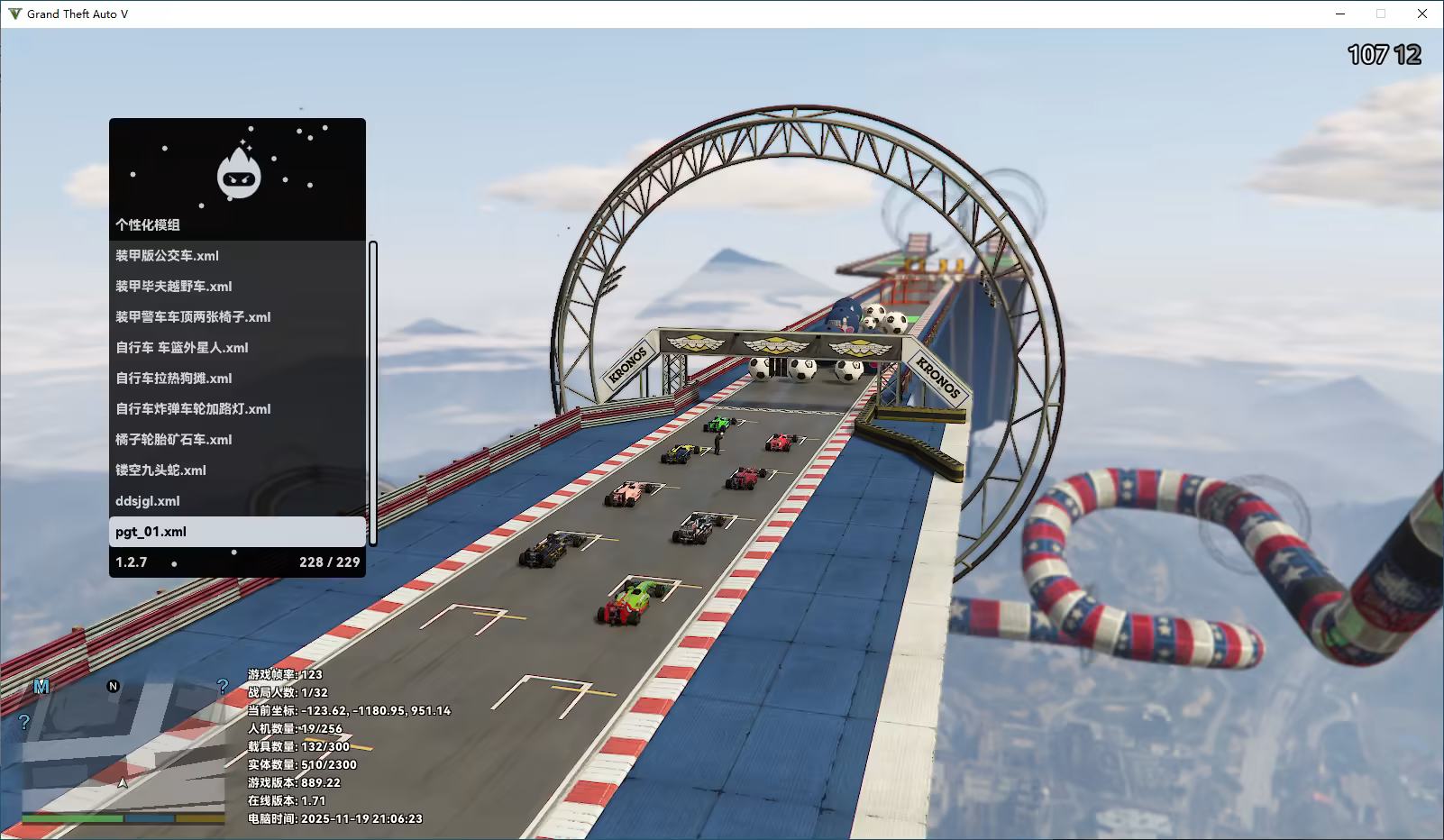Minimize the Grand Theft Auto V window

click(1340, 14)
